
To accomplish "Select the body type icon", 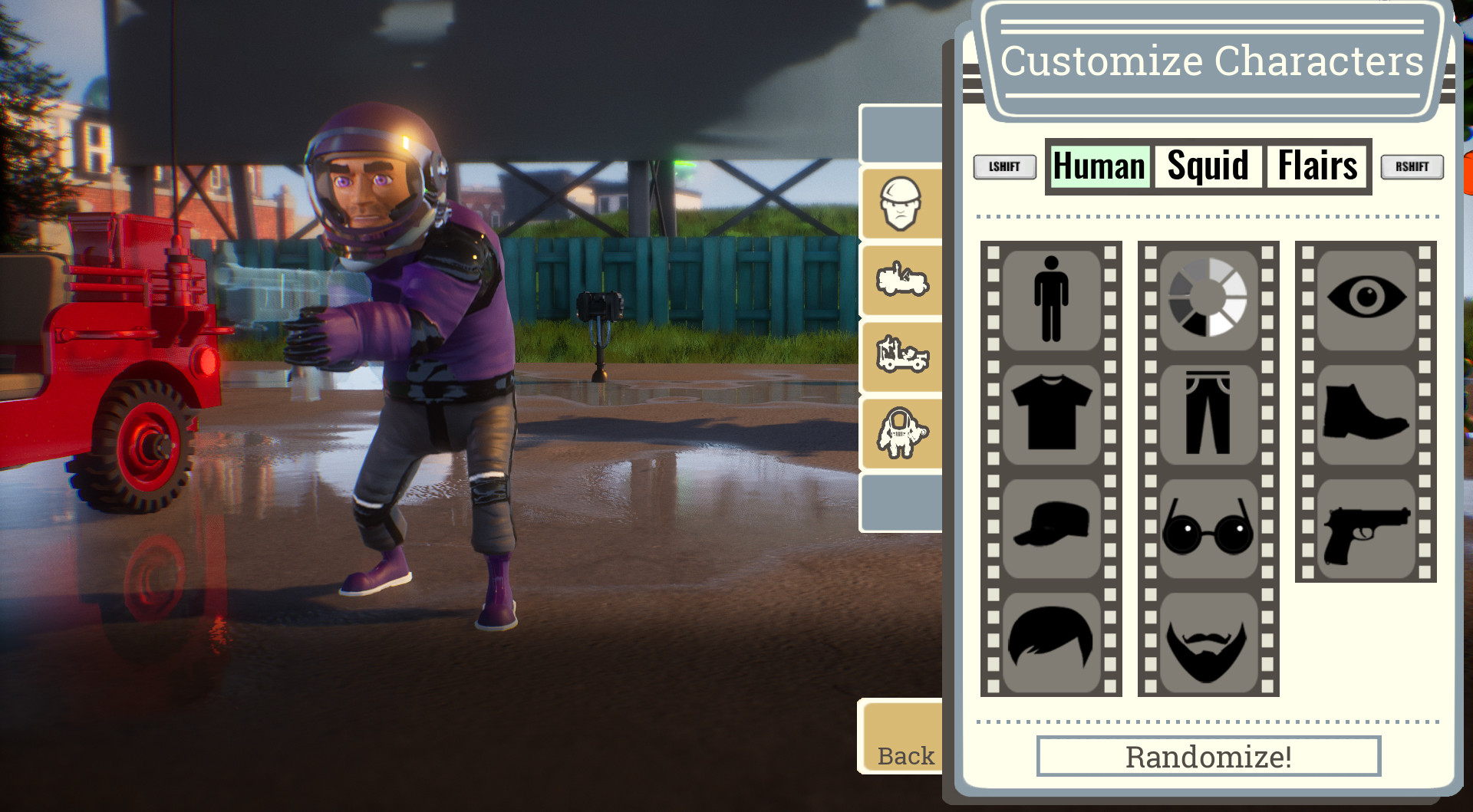I will pyautogui.click(x=1051, y=299).
